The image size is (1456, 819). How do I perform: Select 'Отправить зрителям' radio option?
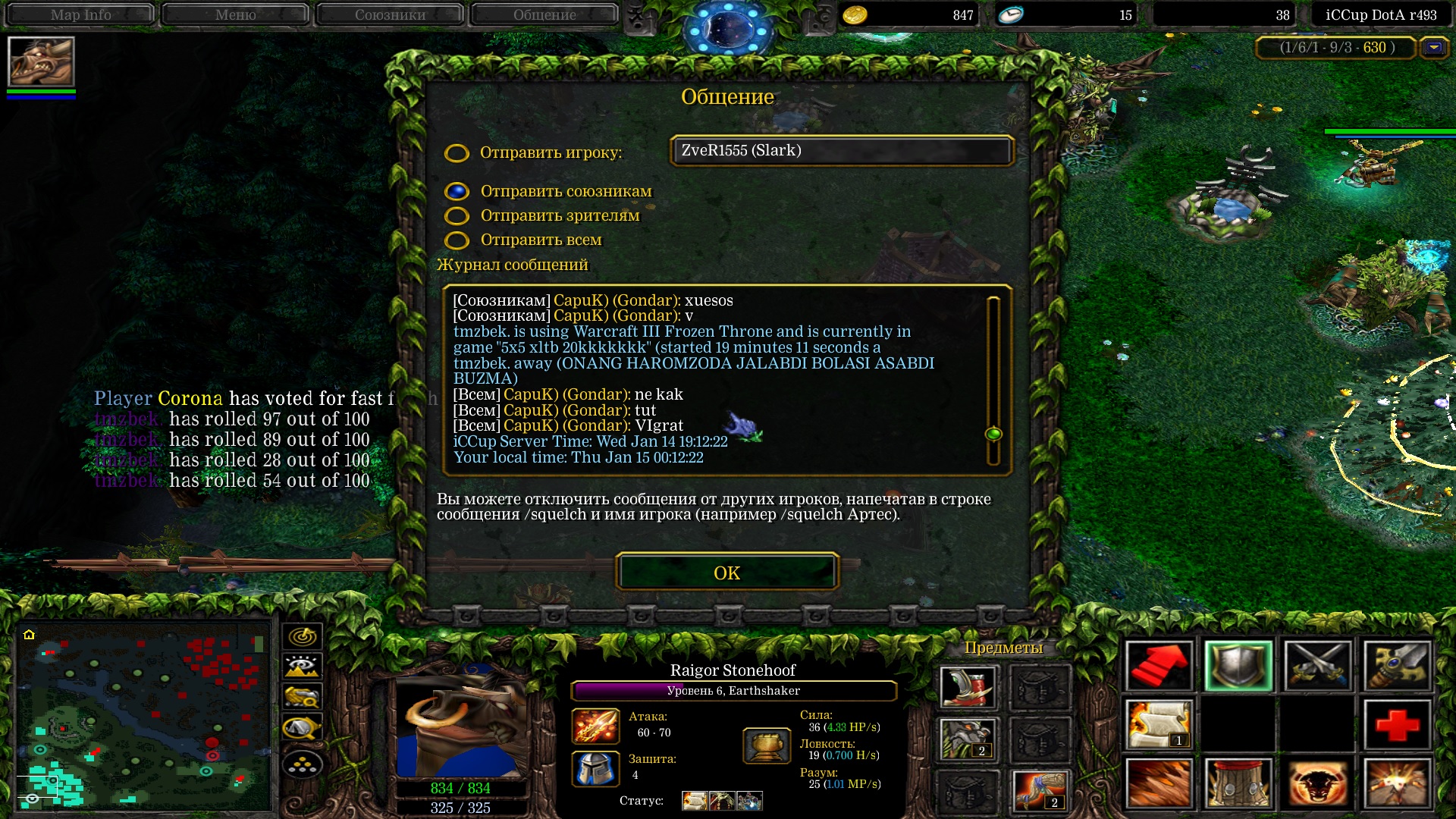pyautogui.click(x=457, y=216)
